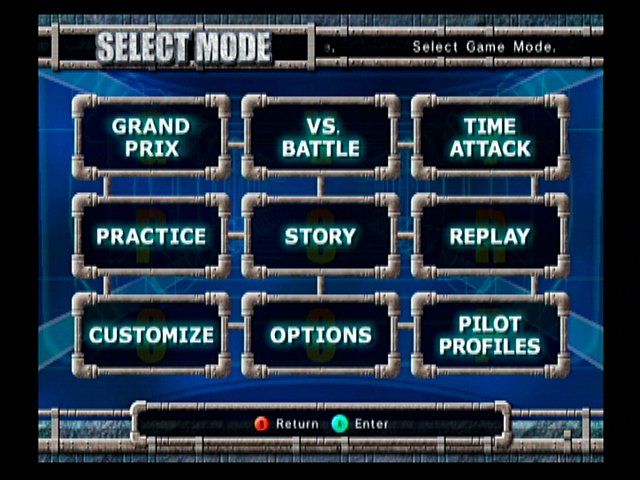Image resolution: width=640 pixels, height=480 pixels.
Task: Enter the Story mode
Action: click(x=320, y=236)
